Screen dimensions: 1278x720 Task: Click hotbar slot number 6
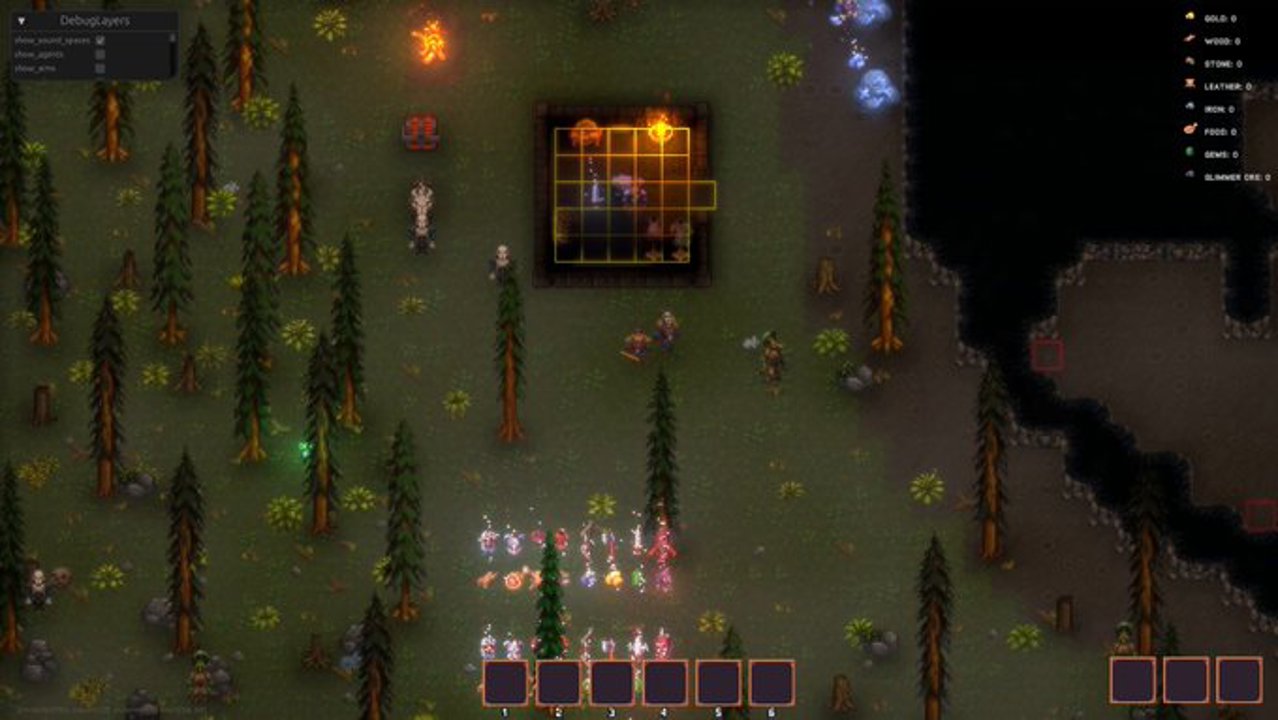(x=771, y=682)
